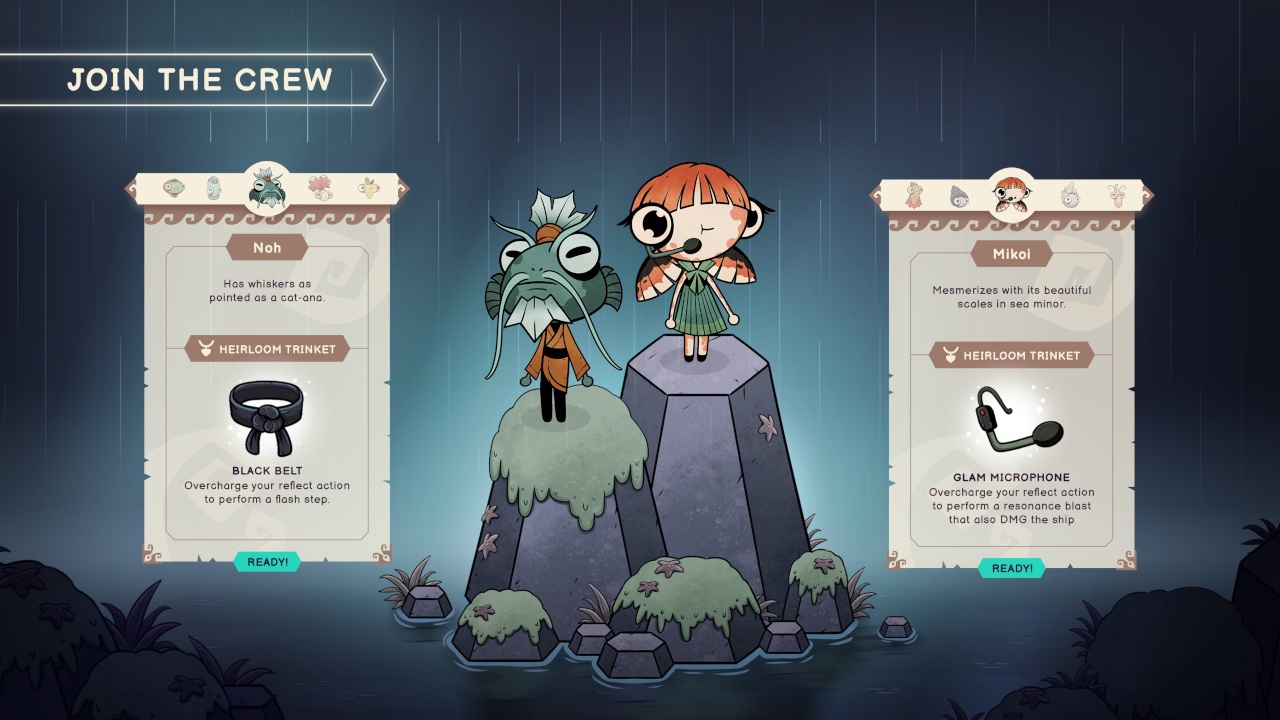This screenshot has height=720, width=1280.
Task: Select the pale blue fish crewmate icon
Action: point(214,188)
